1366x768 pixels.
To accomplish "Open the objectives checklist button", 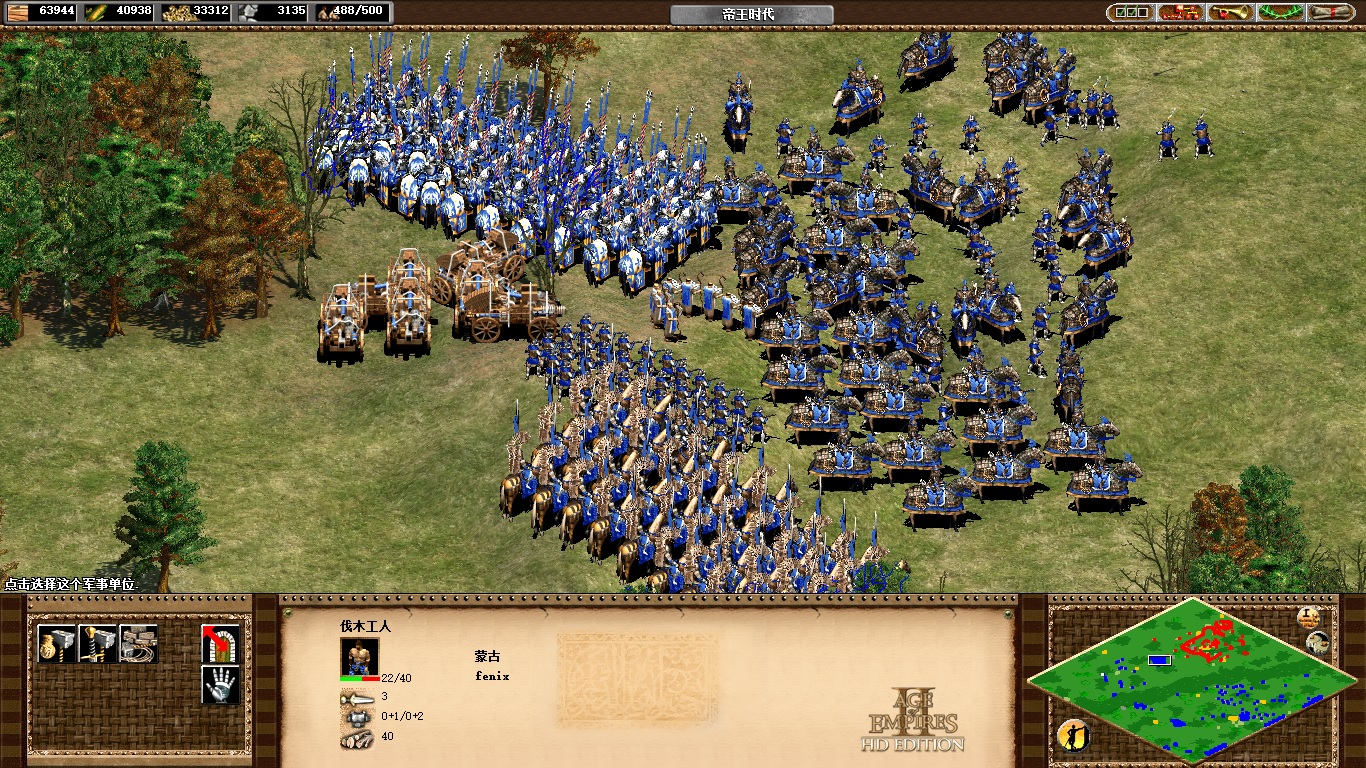I will coord(1129,13).
